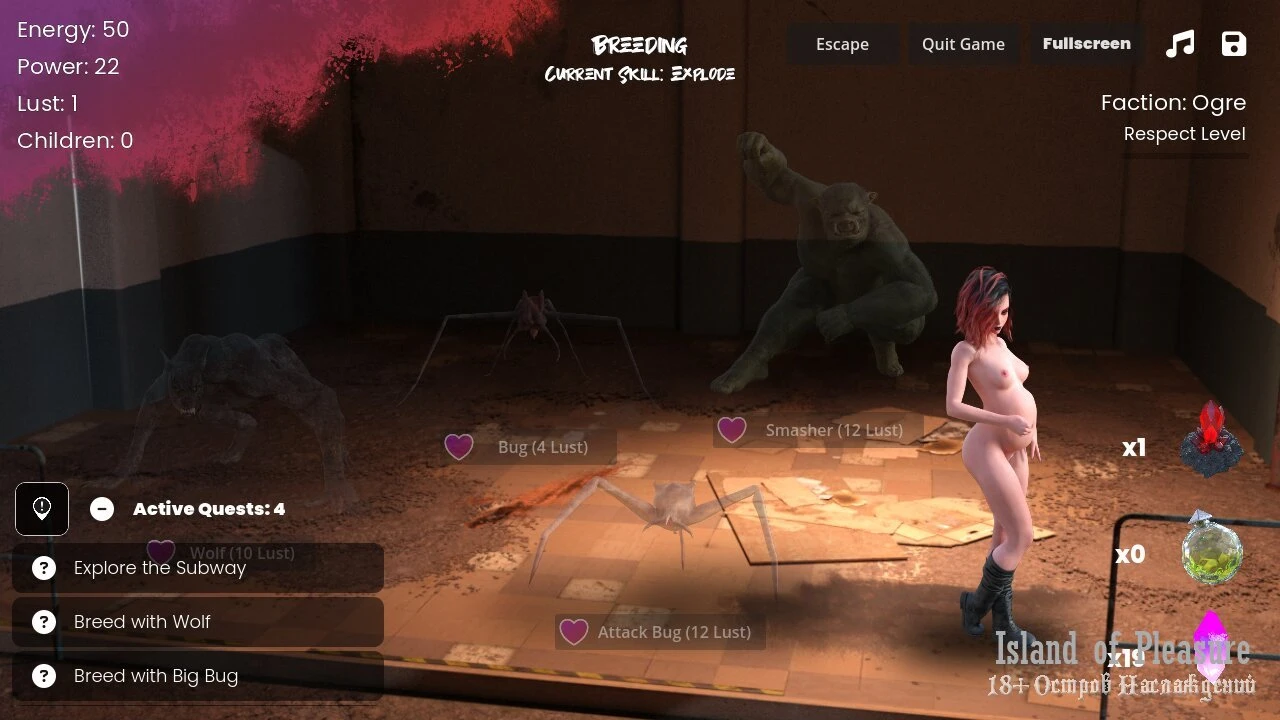This screenshot has width=1280, height=720.
Task: Use the red crystal item
Action: 1211,440
